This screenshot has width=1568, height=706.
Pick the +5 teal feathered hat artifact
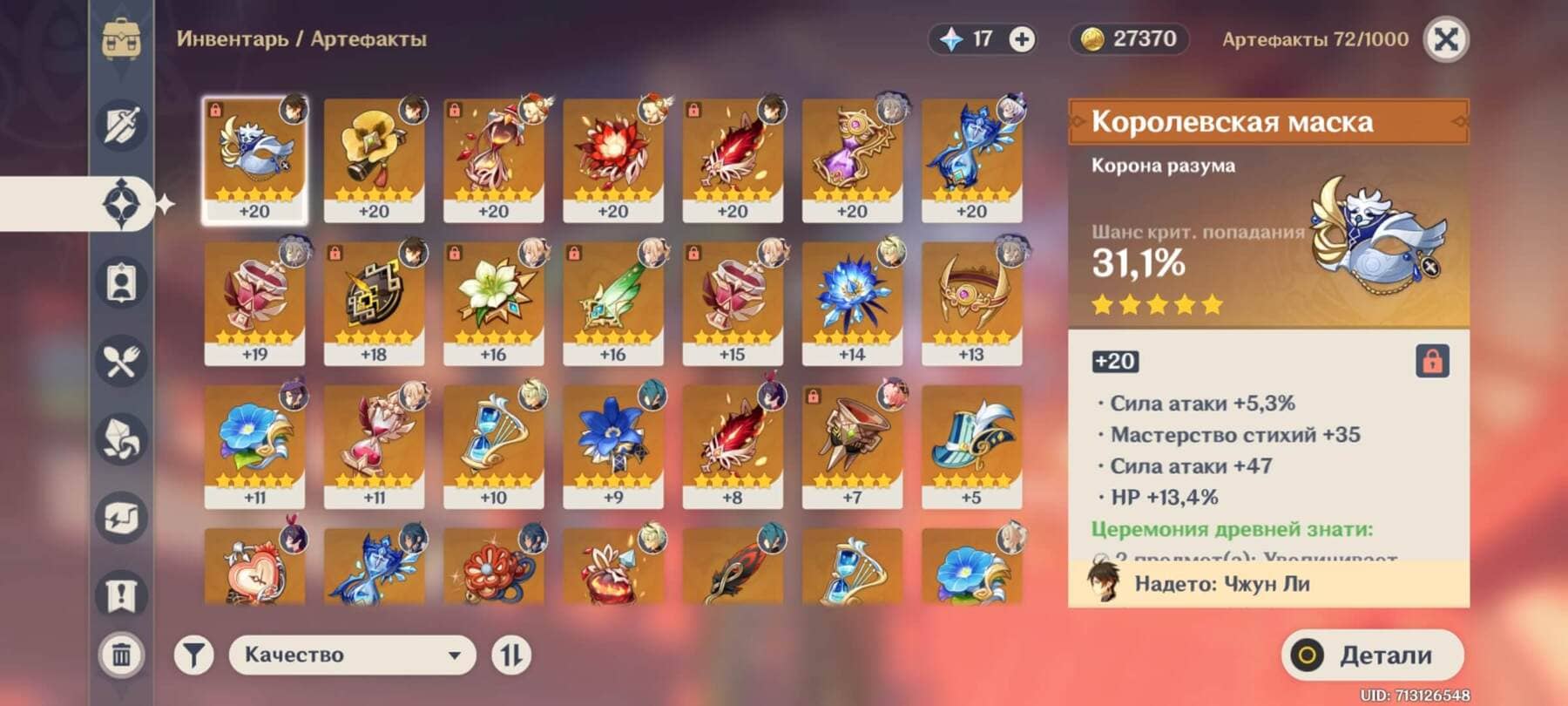pos(971,446)
